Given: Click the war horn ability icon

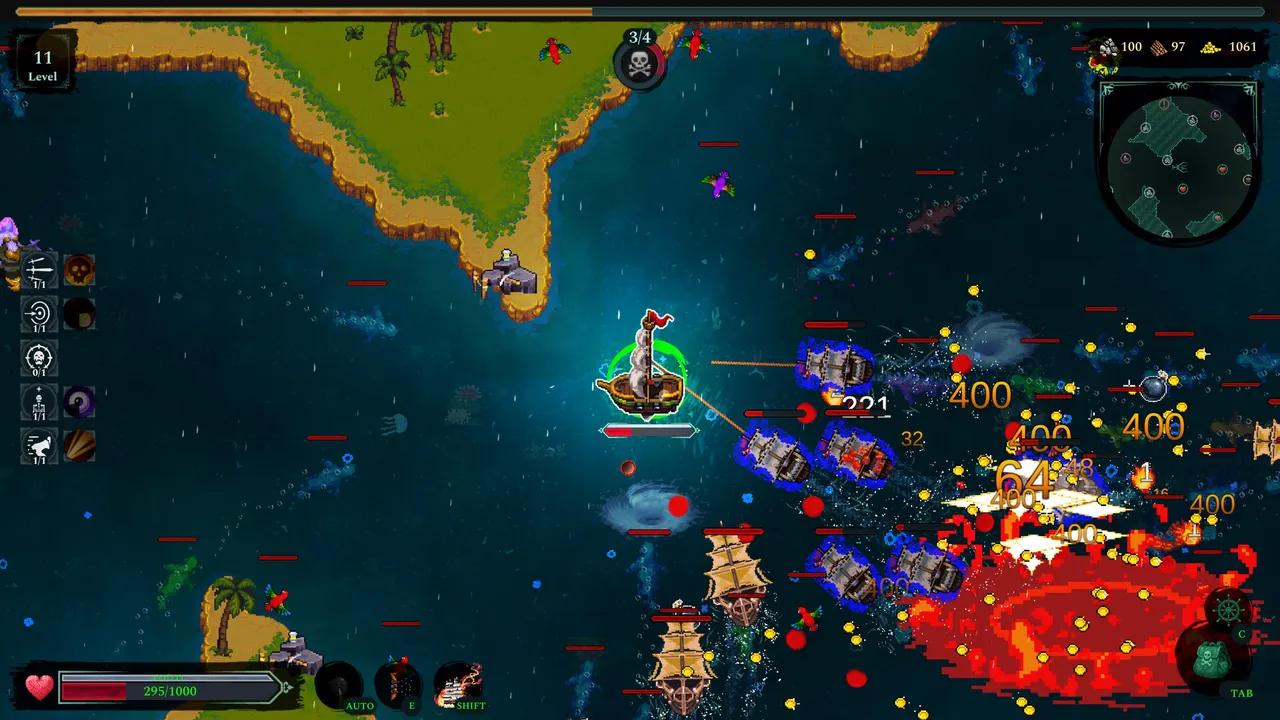Looking at the screenshot, I should coord(38,447).
